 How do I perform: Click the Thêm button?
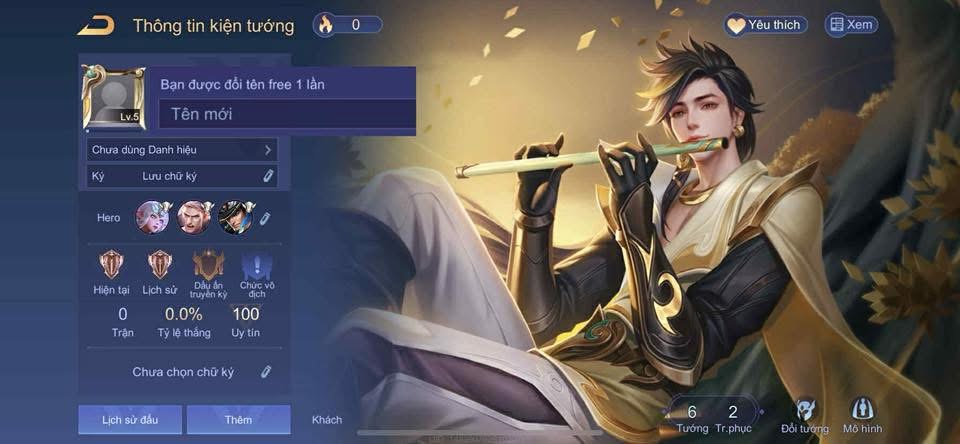point(238,419)
